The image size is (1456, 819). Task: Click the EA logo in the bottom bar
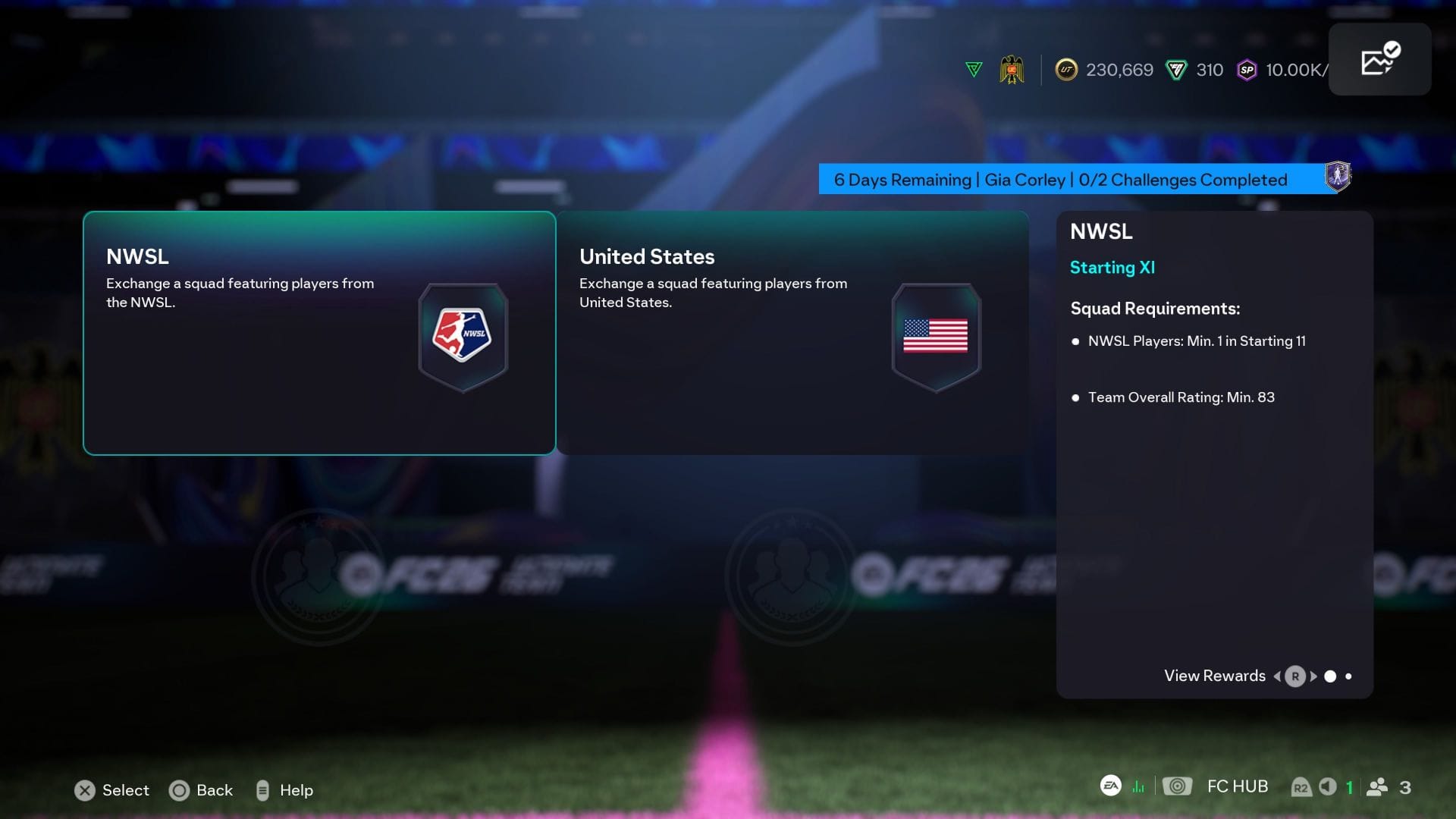coord(1111,786)
